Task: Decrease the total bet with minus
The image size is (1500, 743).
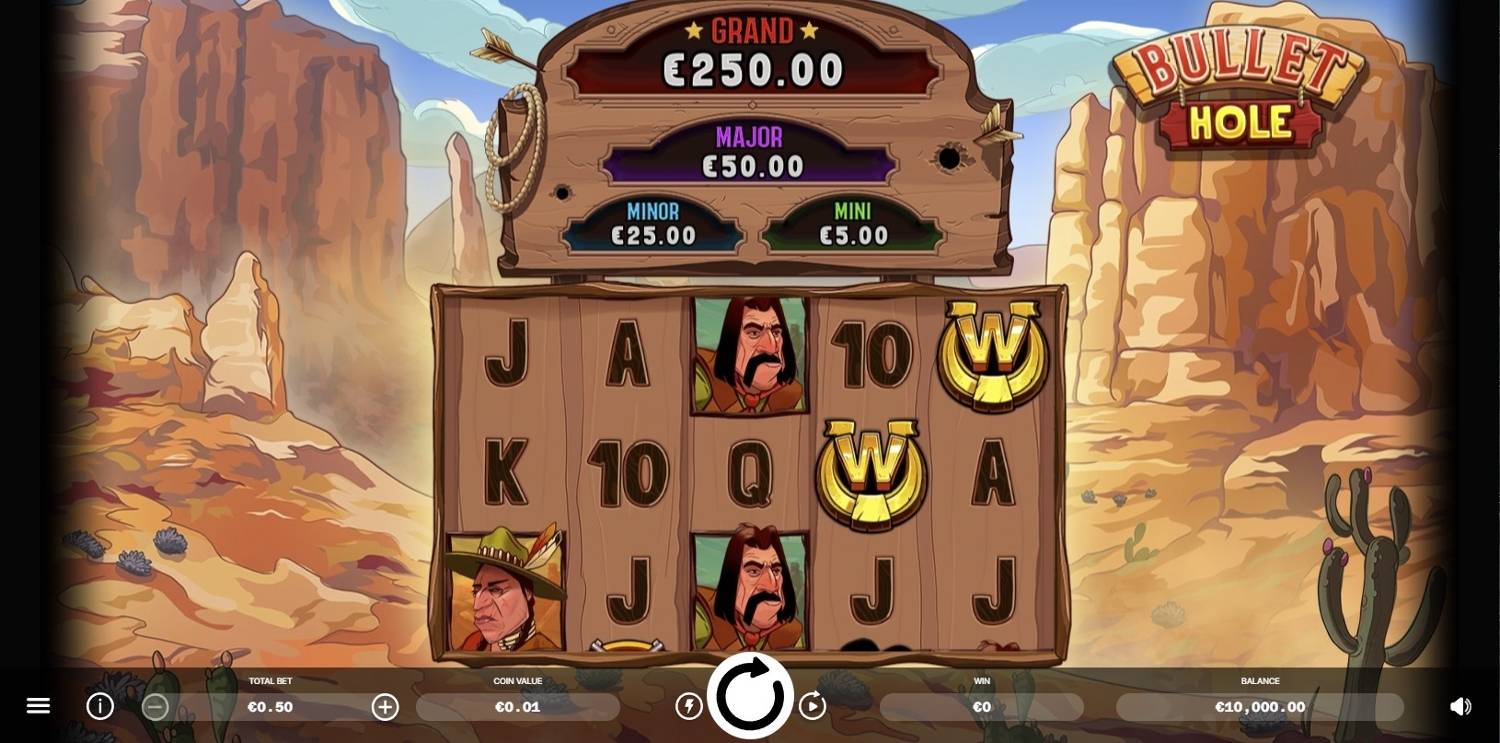Action: pyautogui.click(x=155, y=707)
